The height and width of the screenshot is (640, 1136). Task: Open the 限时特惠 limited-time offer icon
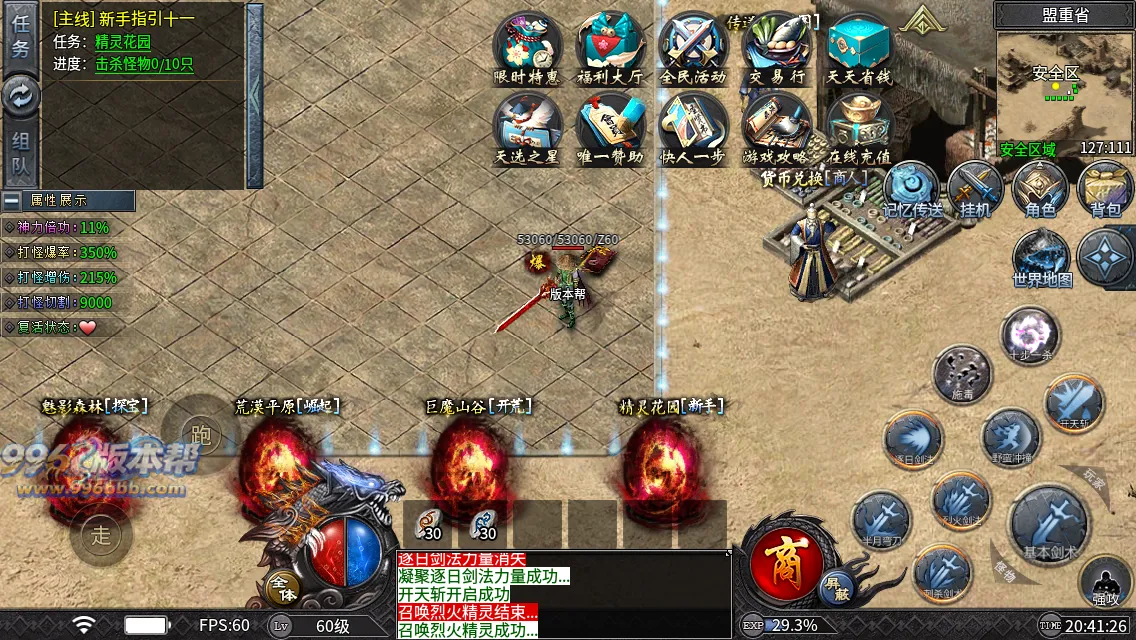527,48
